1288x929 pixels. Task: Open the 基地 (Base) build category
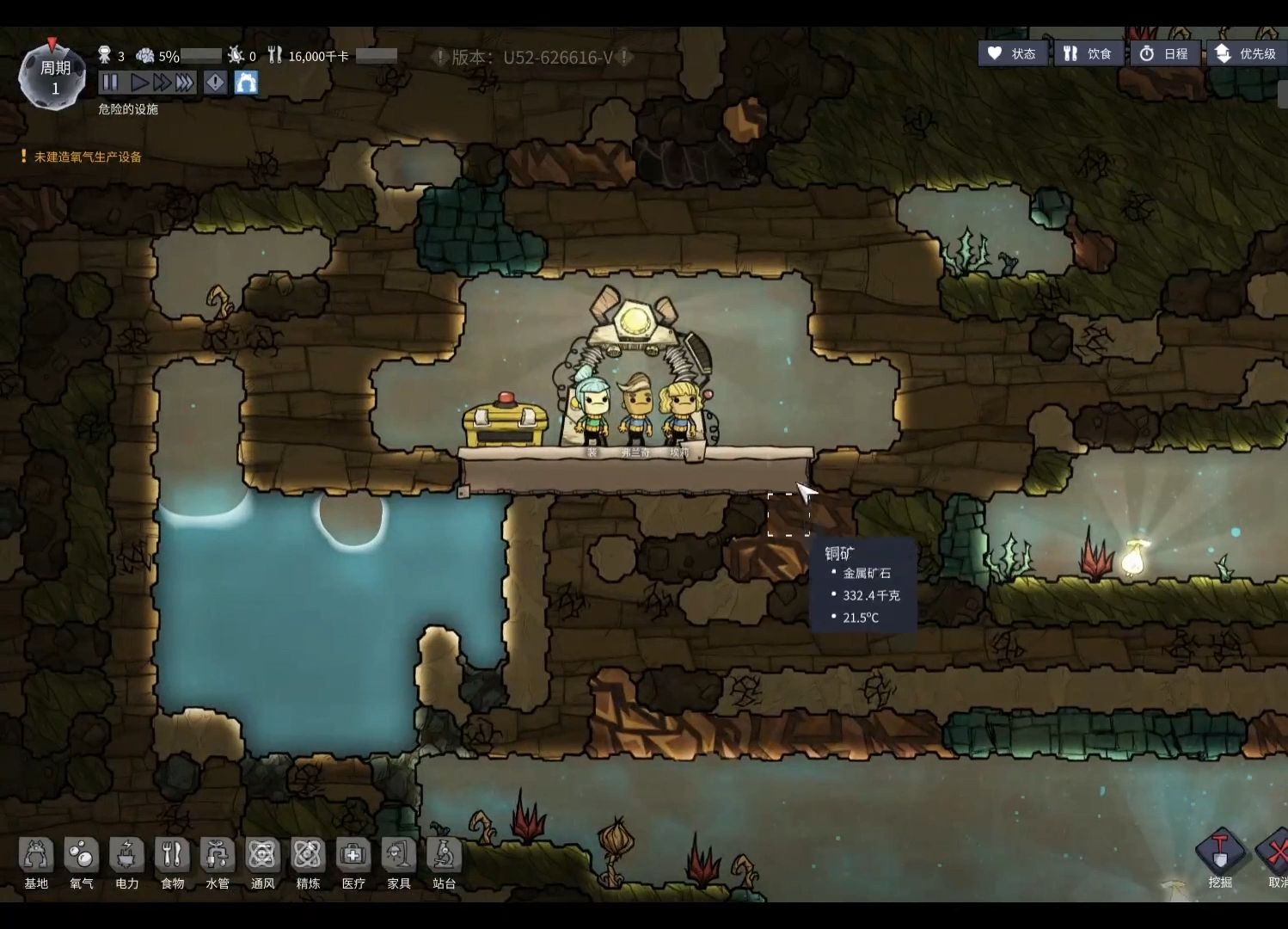[x=36, y=863]
